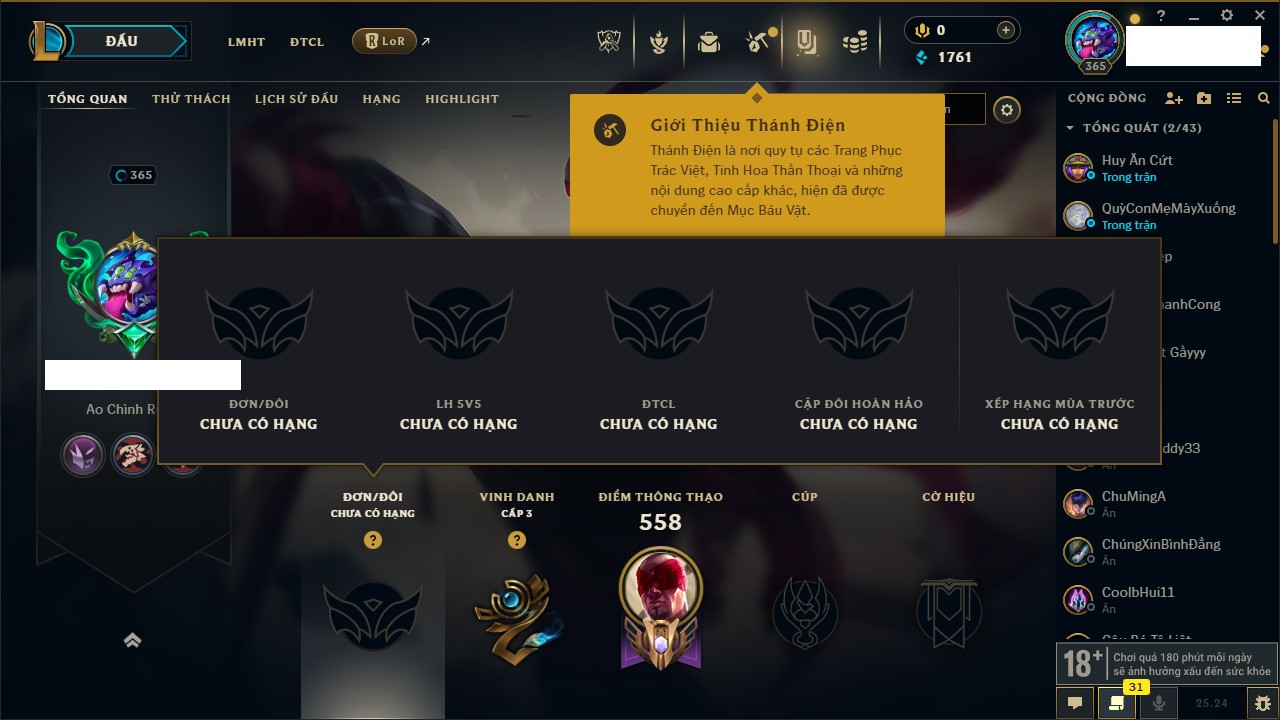Collapse the TỔNG QUÁT friends group
Image resolution: width=1280 pixels, height=720 pixels.
[x=1070, y=128]
